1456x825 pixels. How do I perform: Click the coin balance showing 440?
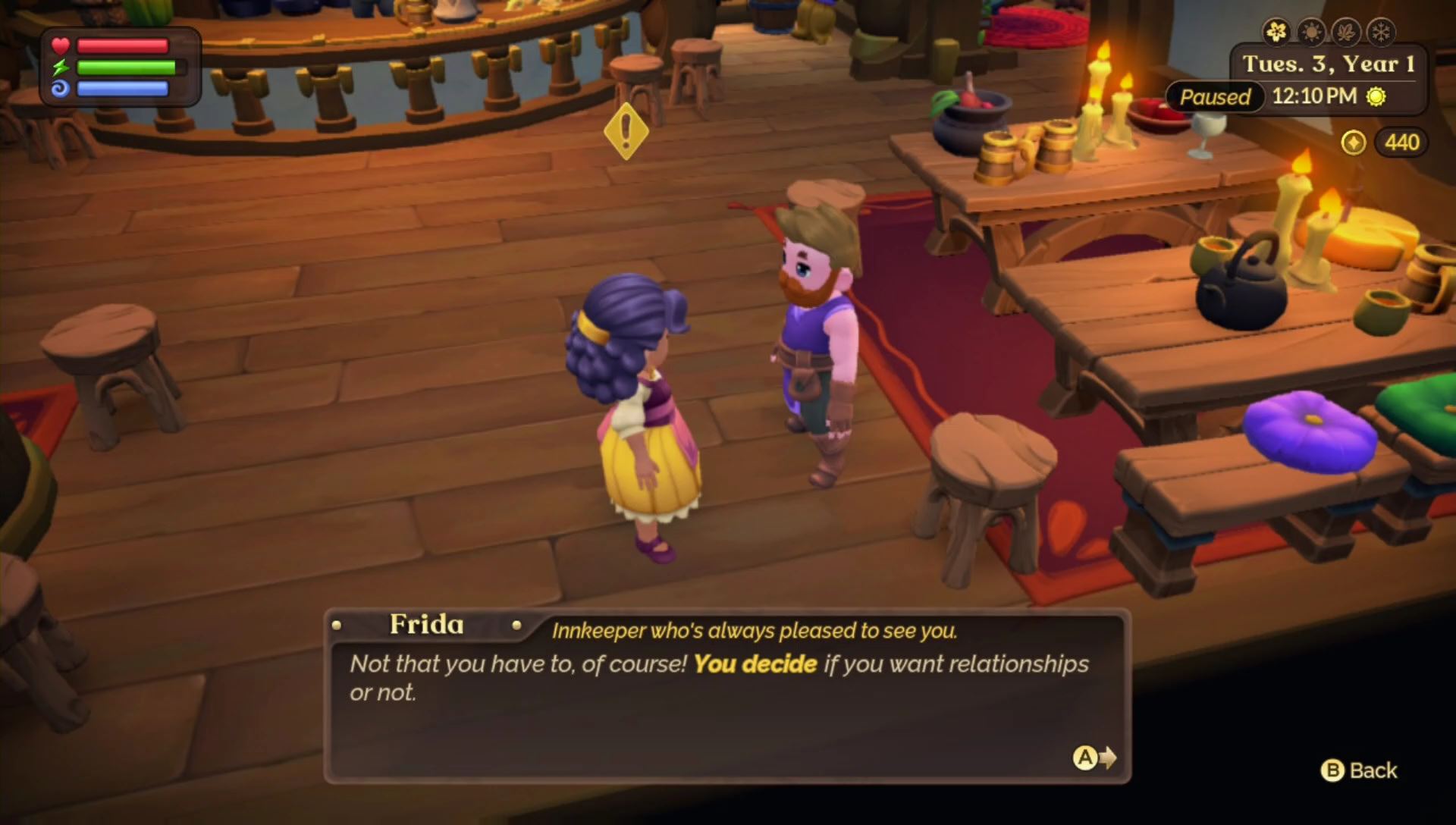[x=1401, y=143]
